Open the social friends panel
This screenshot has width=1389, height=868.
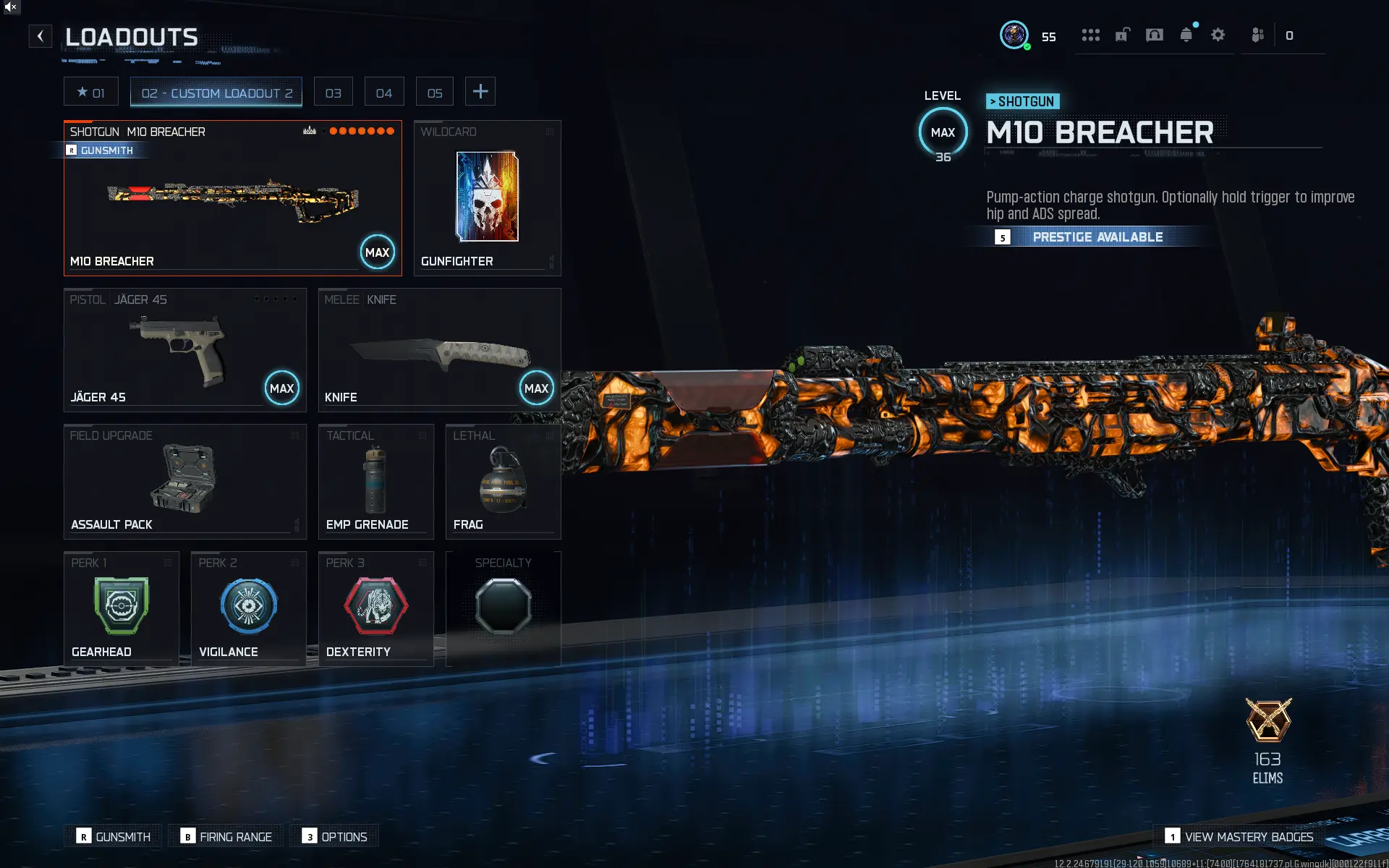(1257, 34)
